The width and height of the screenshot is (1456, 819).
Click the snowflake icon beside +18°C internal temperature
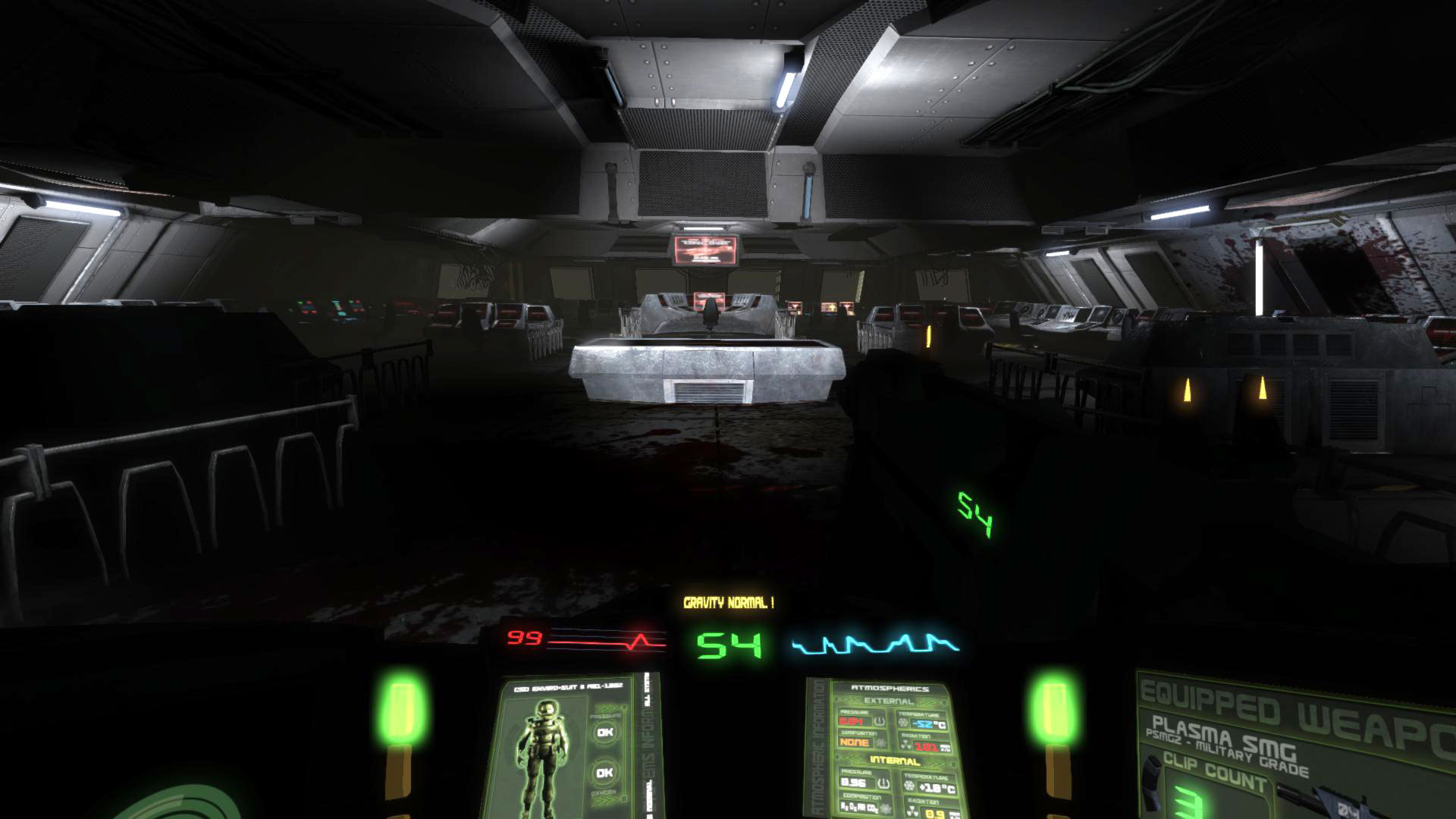[x=910, y=784]
